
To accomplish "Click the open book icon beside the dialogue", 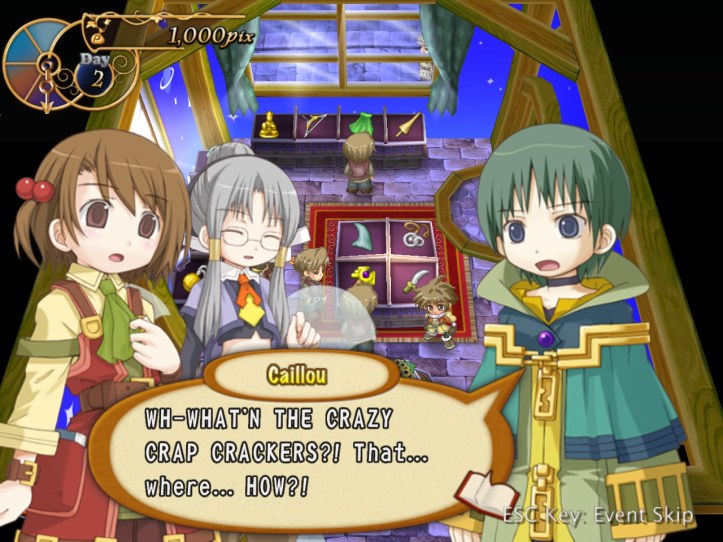I will tap(485, 492).
